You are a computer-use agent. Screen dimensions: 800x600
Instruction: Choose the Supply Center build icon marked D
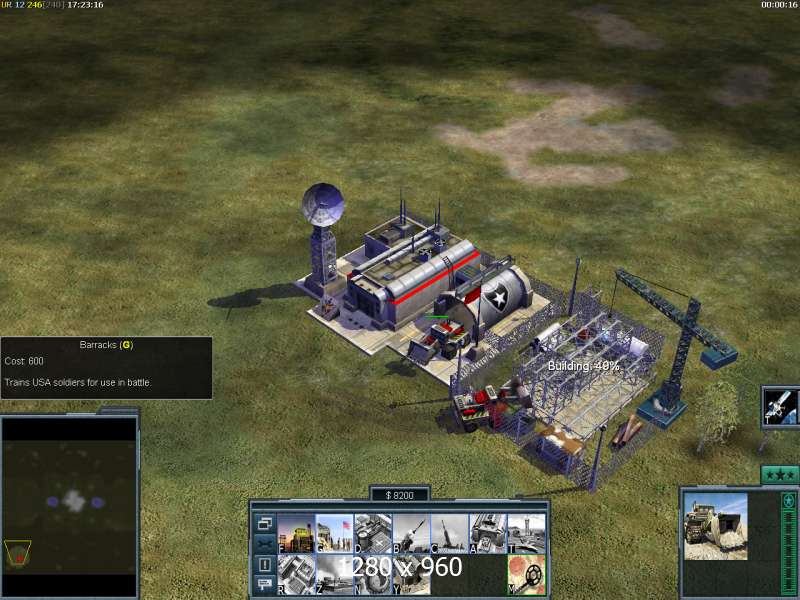pyautogui.click(x=373, y=534)
